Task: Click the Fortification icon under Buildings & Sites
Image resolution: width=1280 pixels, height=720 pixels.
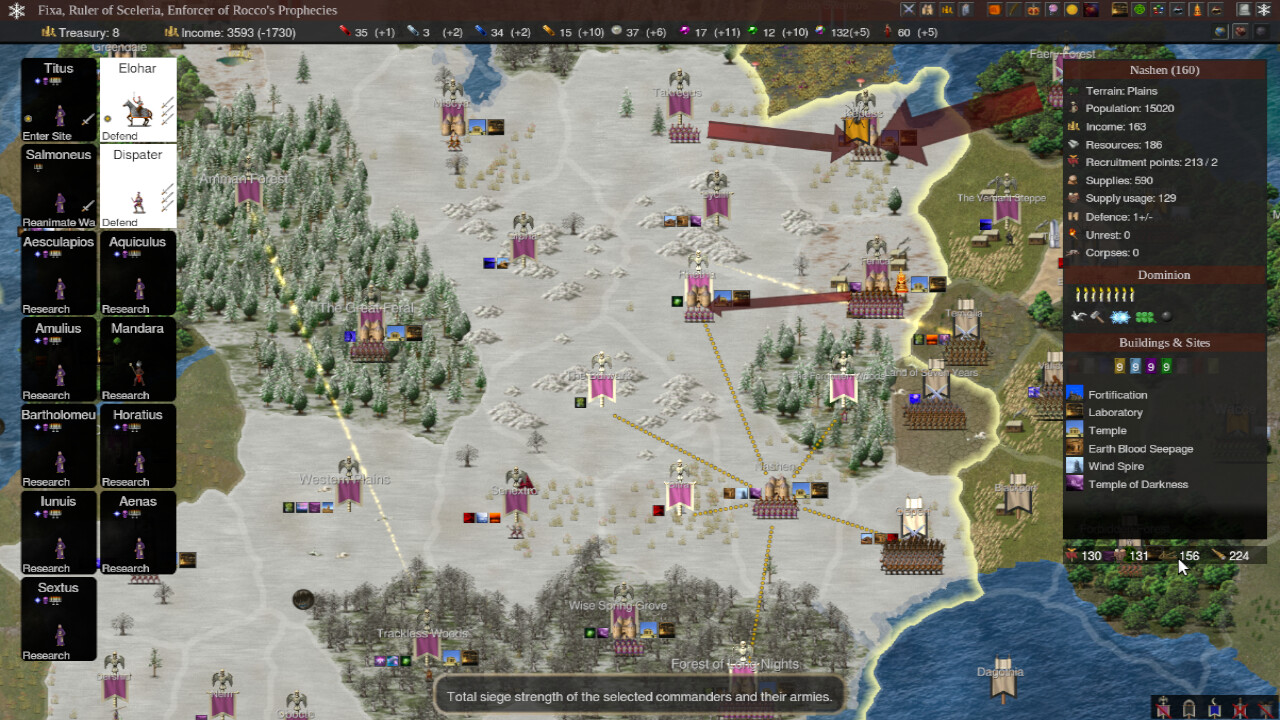Action: click(1075, 394)
